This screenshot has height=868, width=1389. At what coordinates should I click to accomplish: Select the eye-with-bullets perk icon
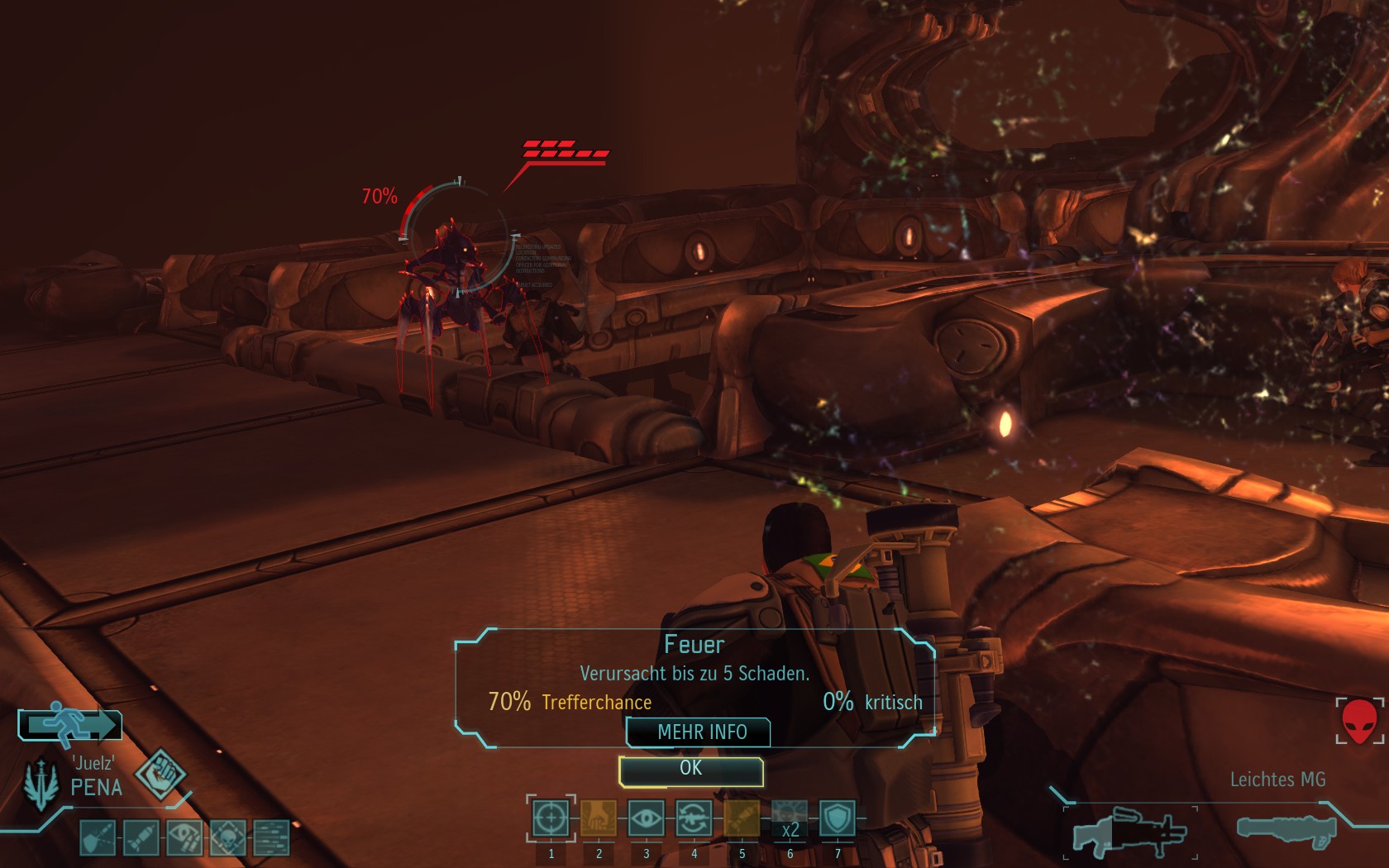tap(184, 838)
